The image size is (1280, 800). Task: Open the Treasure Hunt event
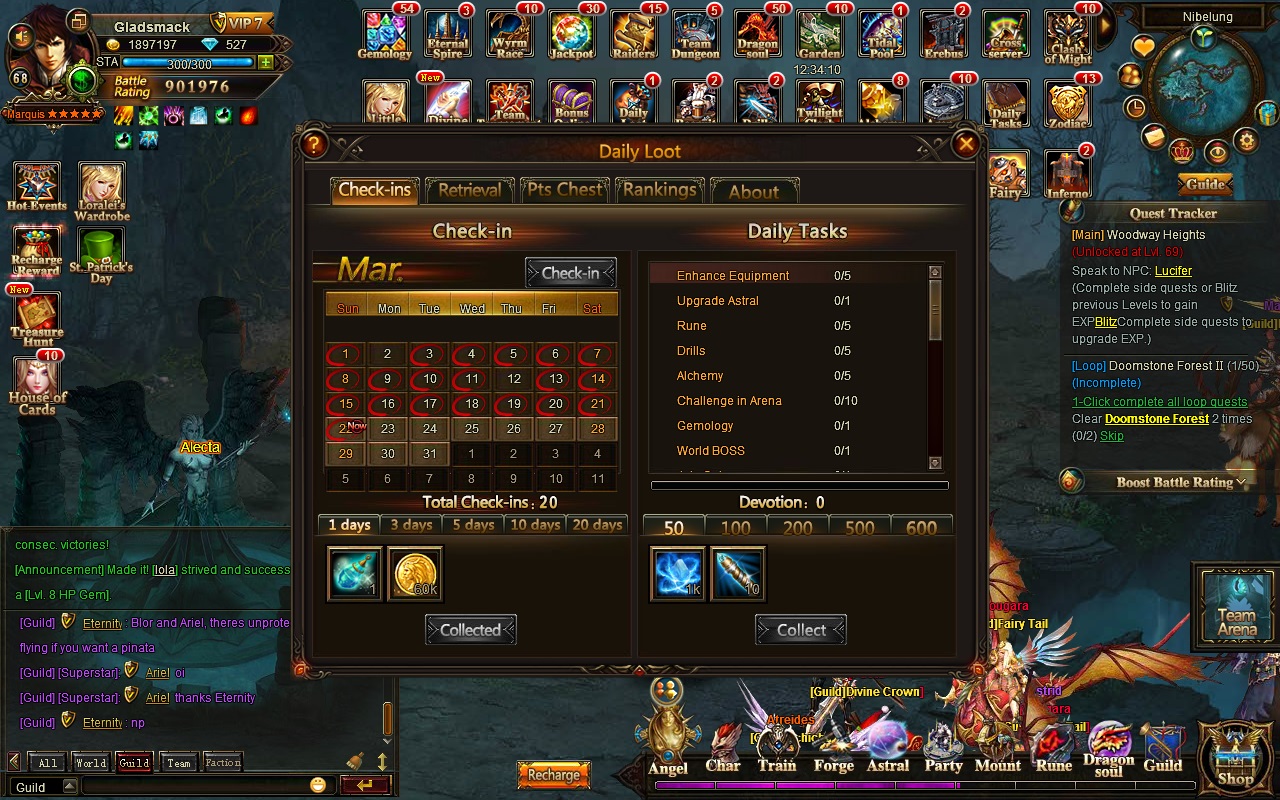pos(37,317)
